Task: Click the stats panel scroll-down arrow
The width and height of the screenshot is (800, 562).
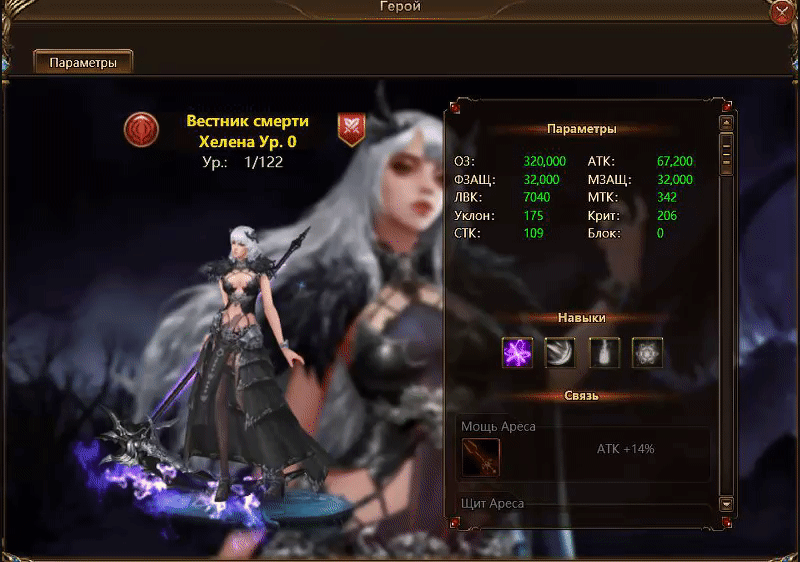Action: pyautogui.click(x=727, y=504)
